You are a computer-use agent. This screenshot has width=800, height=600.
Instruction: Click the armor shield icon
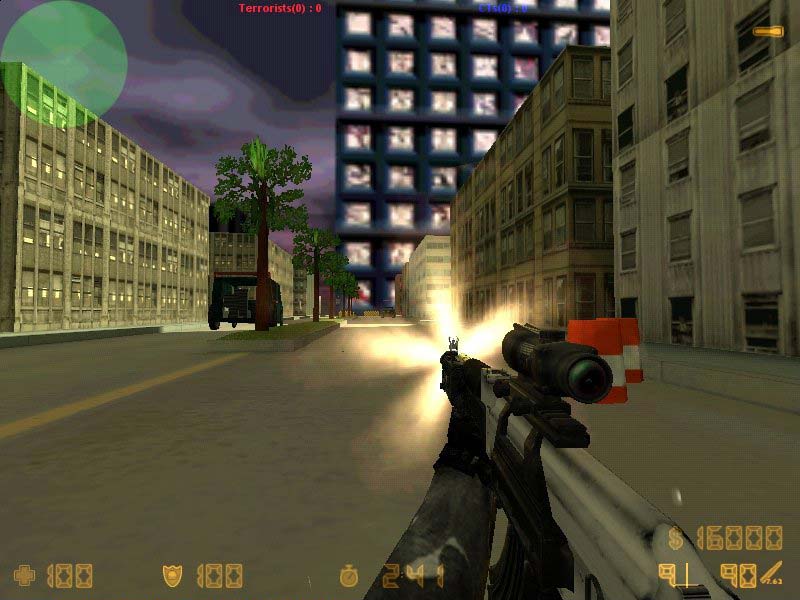click(x=172, y=575)
